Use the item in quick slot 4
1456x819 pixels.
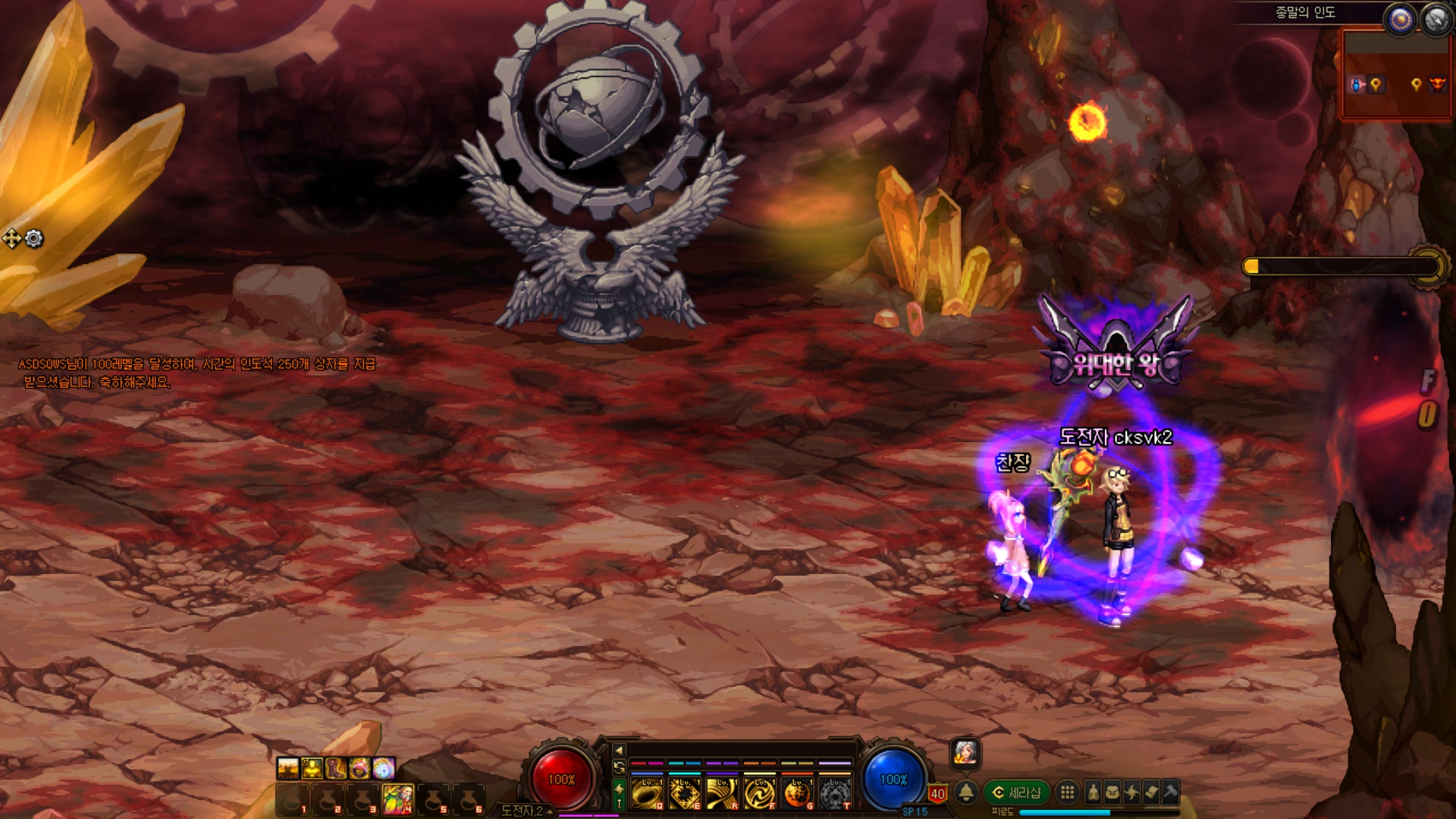coord(398,799)
